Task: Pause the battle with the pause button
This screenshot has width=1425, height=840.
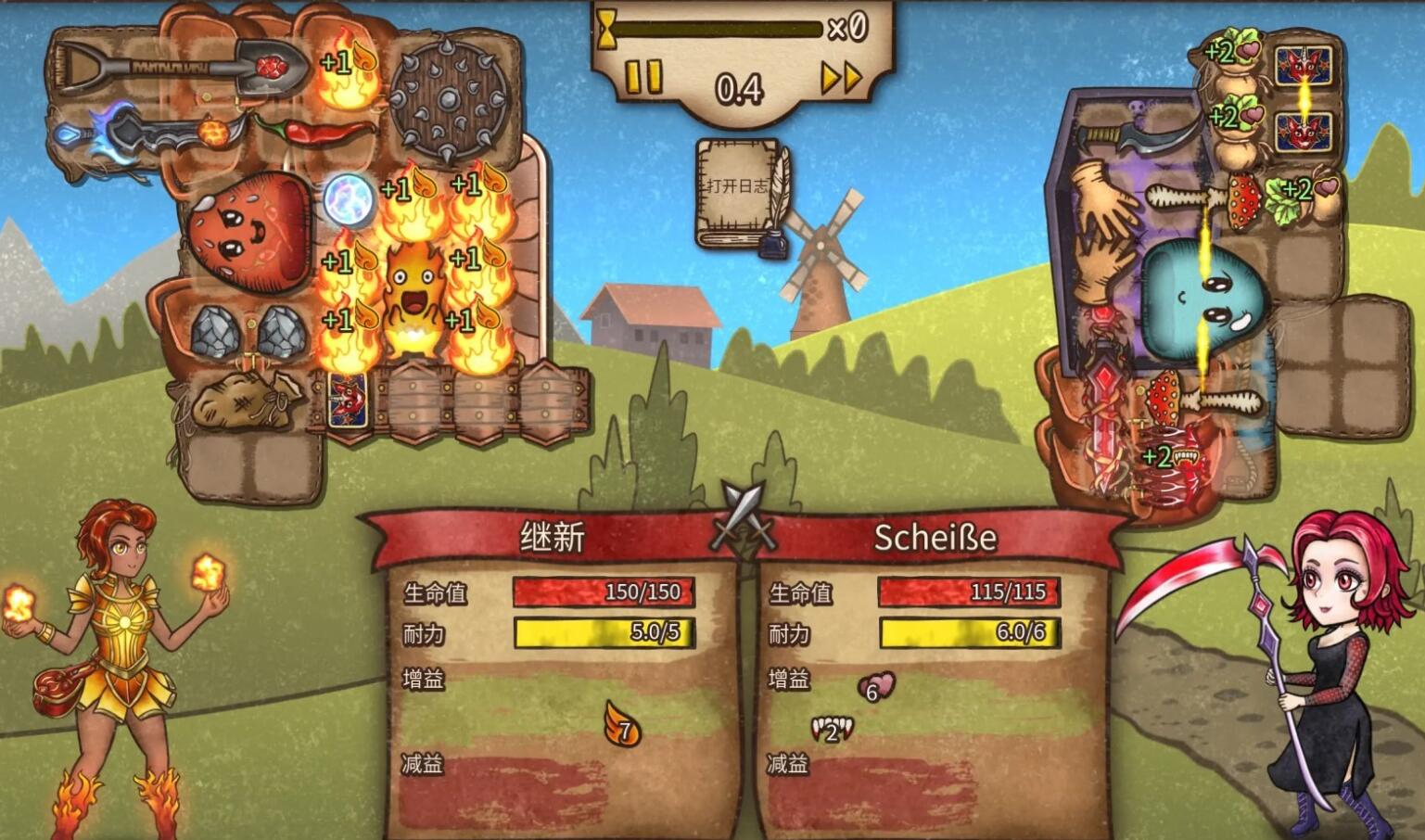Action: [643, 77]
